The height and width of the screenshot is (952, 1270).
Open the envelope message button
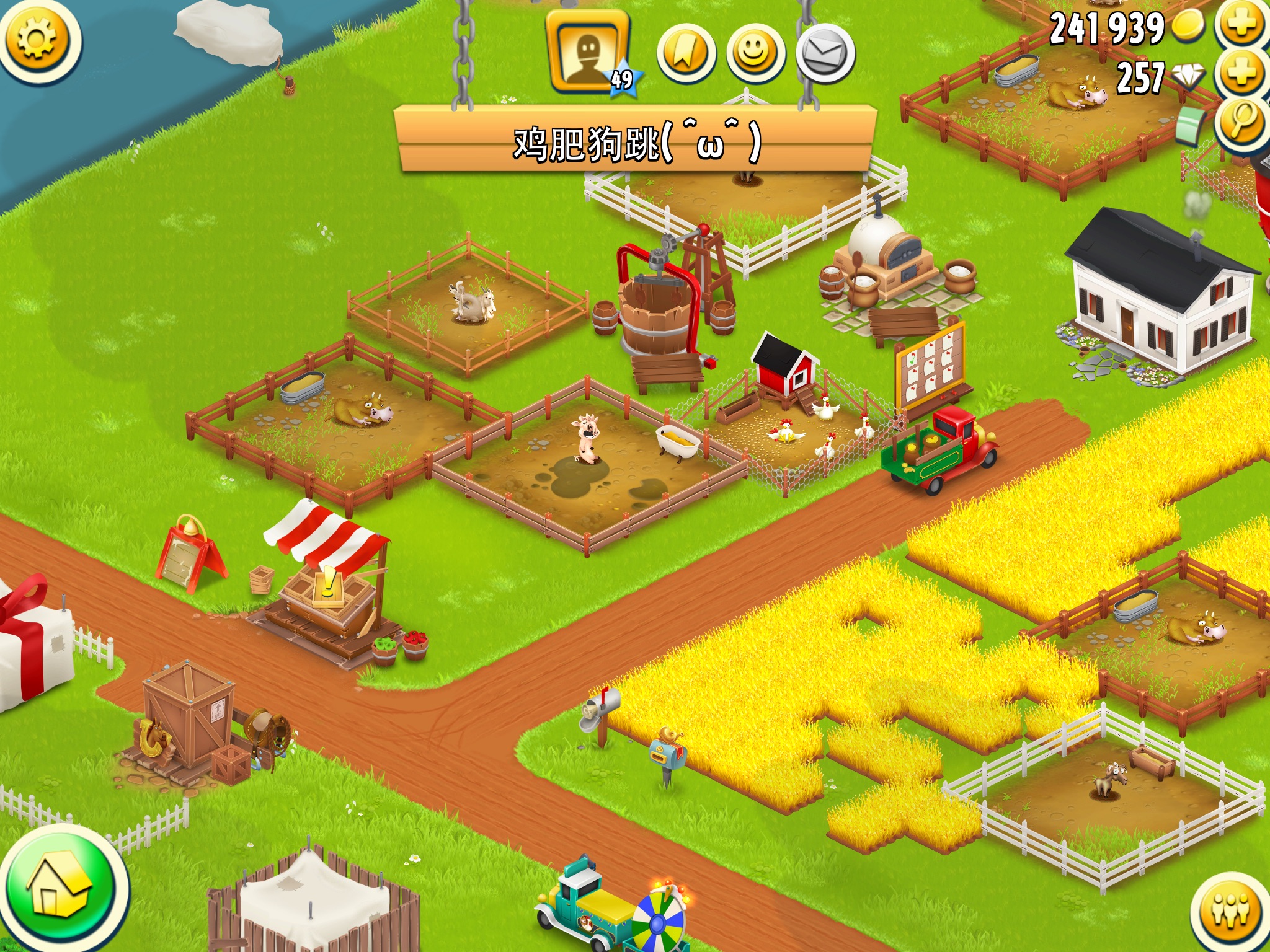pos(825,55)
